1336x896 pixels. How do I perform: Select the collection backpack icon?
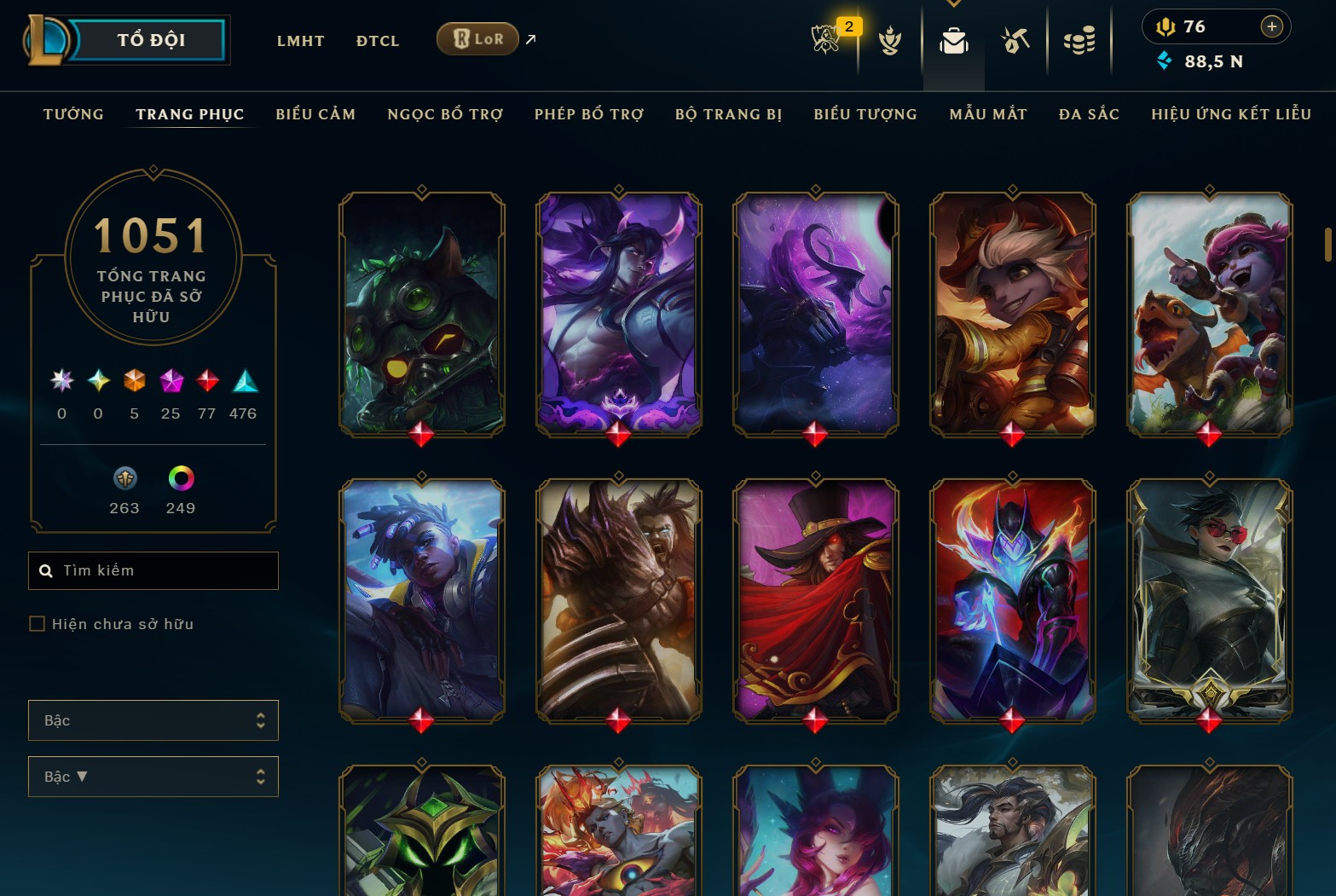(x=954, y=40)
